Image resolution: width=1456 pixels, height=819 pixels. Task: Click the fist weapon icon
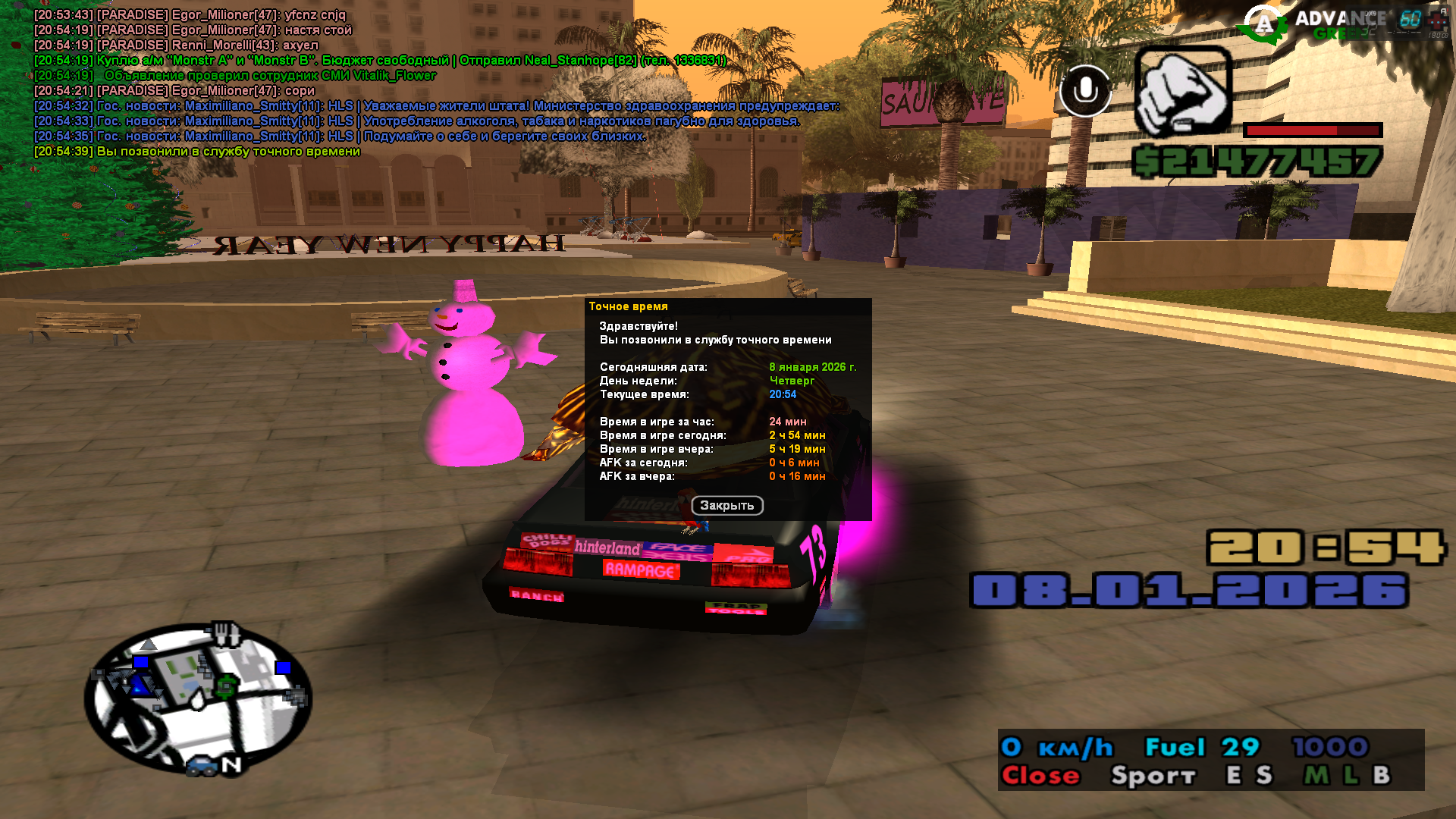[1182, 92]
